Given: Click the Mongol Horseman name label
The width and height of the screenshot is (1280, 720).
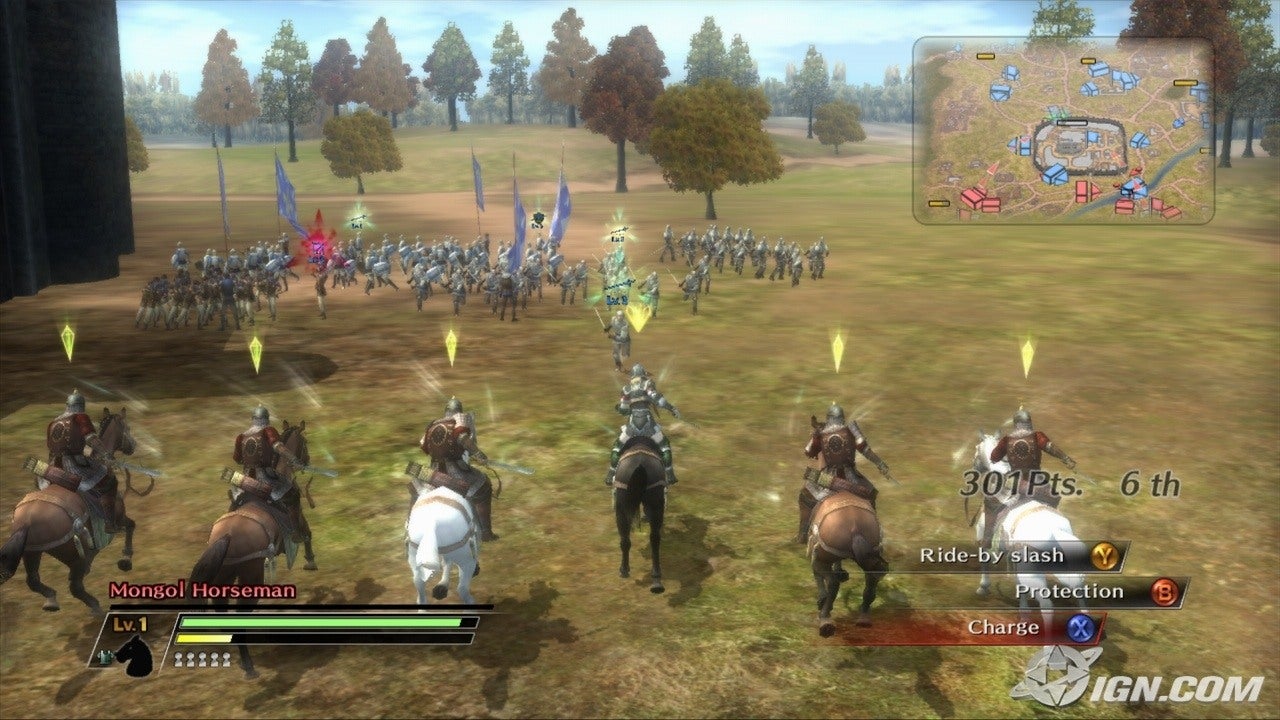Looking at the screenshot, I should coord(200,590).
